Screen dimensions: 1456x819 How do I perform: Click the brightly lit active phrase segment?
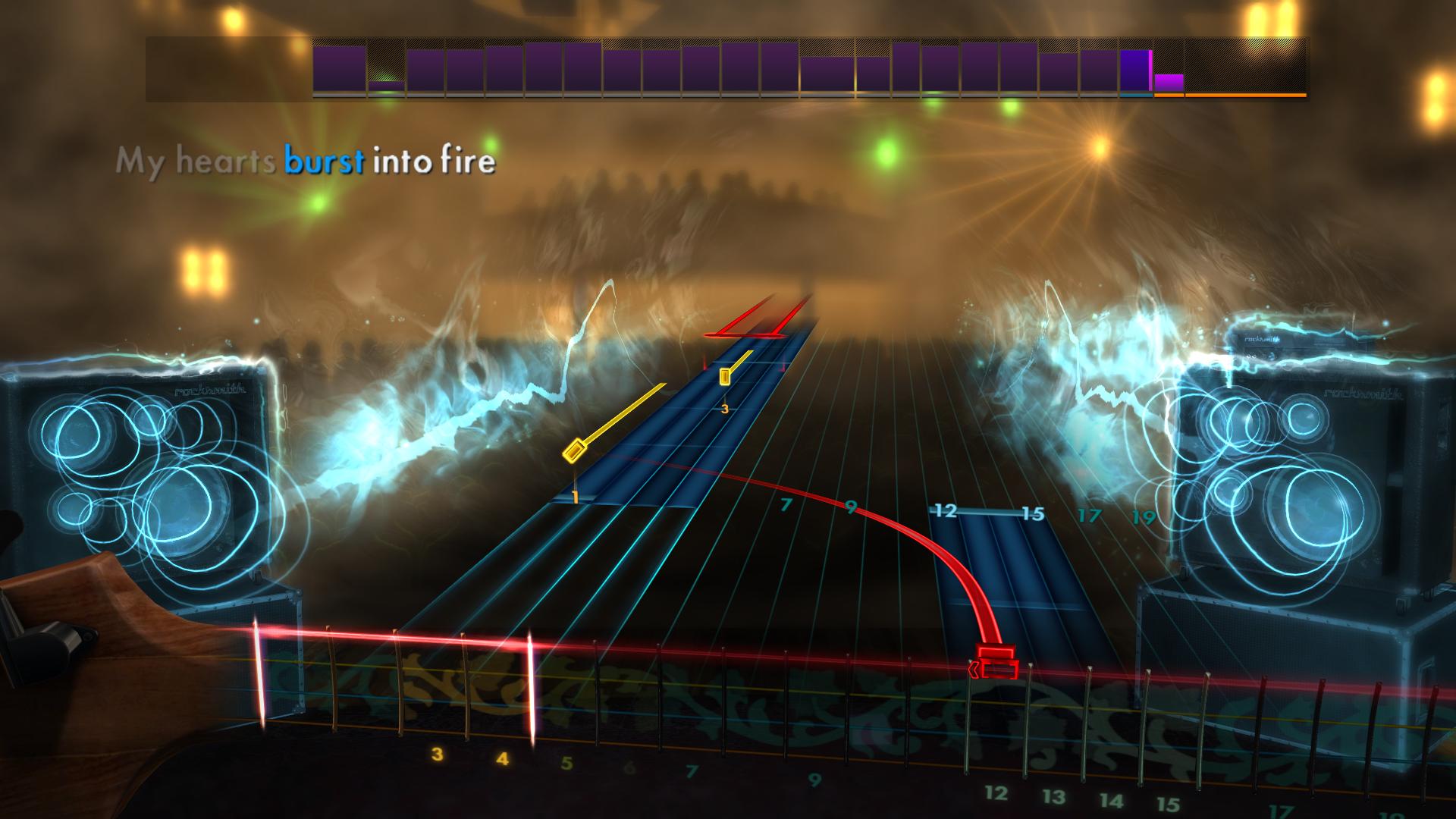[1134, 68]
